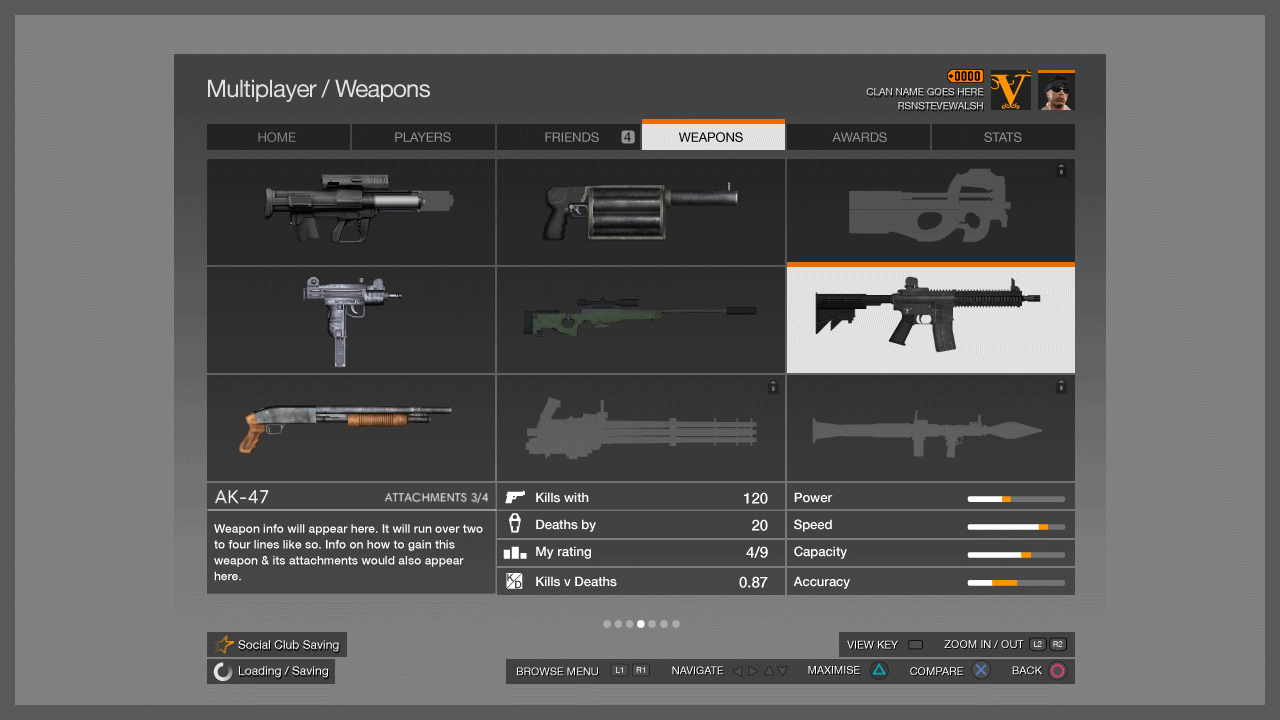The height and width of the screenshot is (720, 1280).
Task: Choose the highlighted assault rifle tile
Action: pos(930,320)
